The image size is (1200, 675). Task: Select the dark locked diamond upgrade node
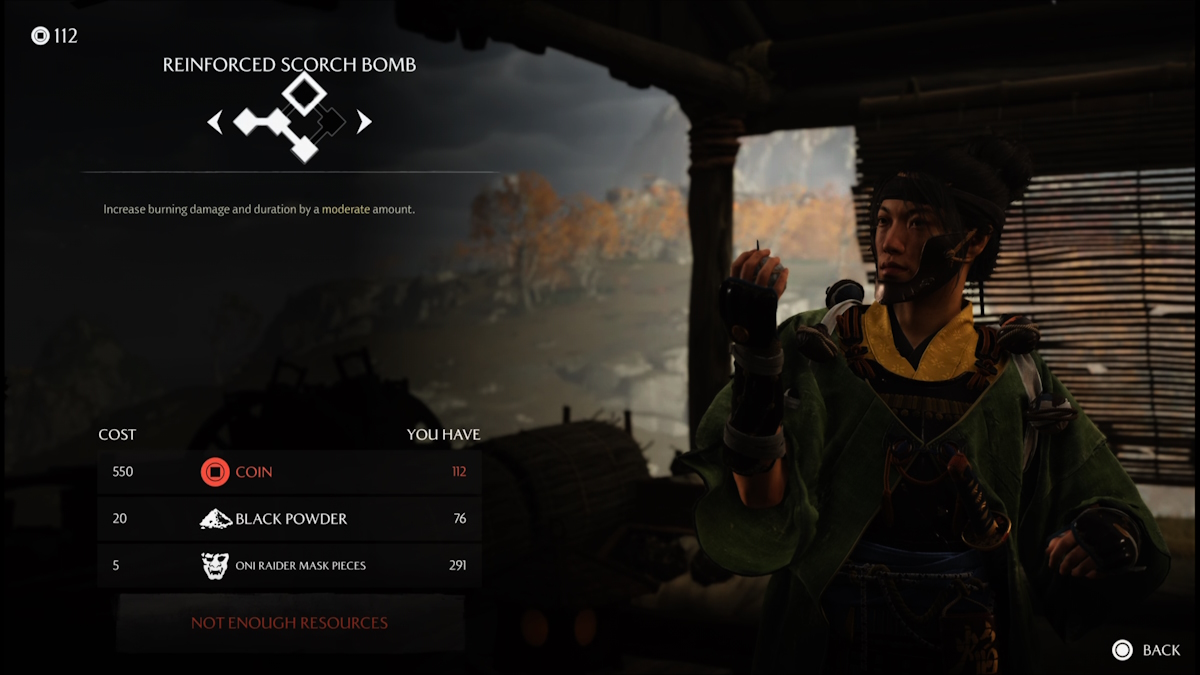[x=332, y=122]
